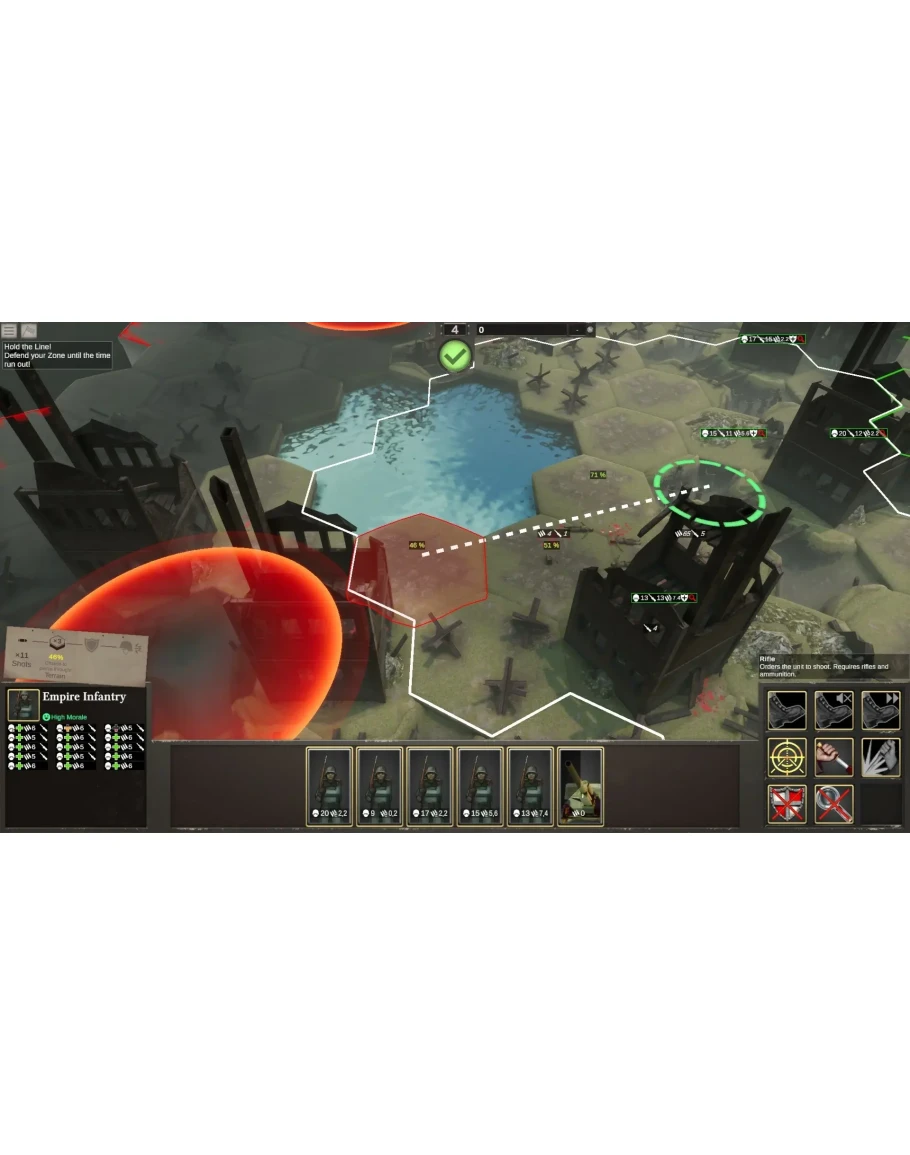The image size is (910, 1155).
Task: Click the Empire Infantry unit portrait
Action: pyautogui.click(x=23, y=703)
